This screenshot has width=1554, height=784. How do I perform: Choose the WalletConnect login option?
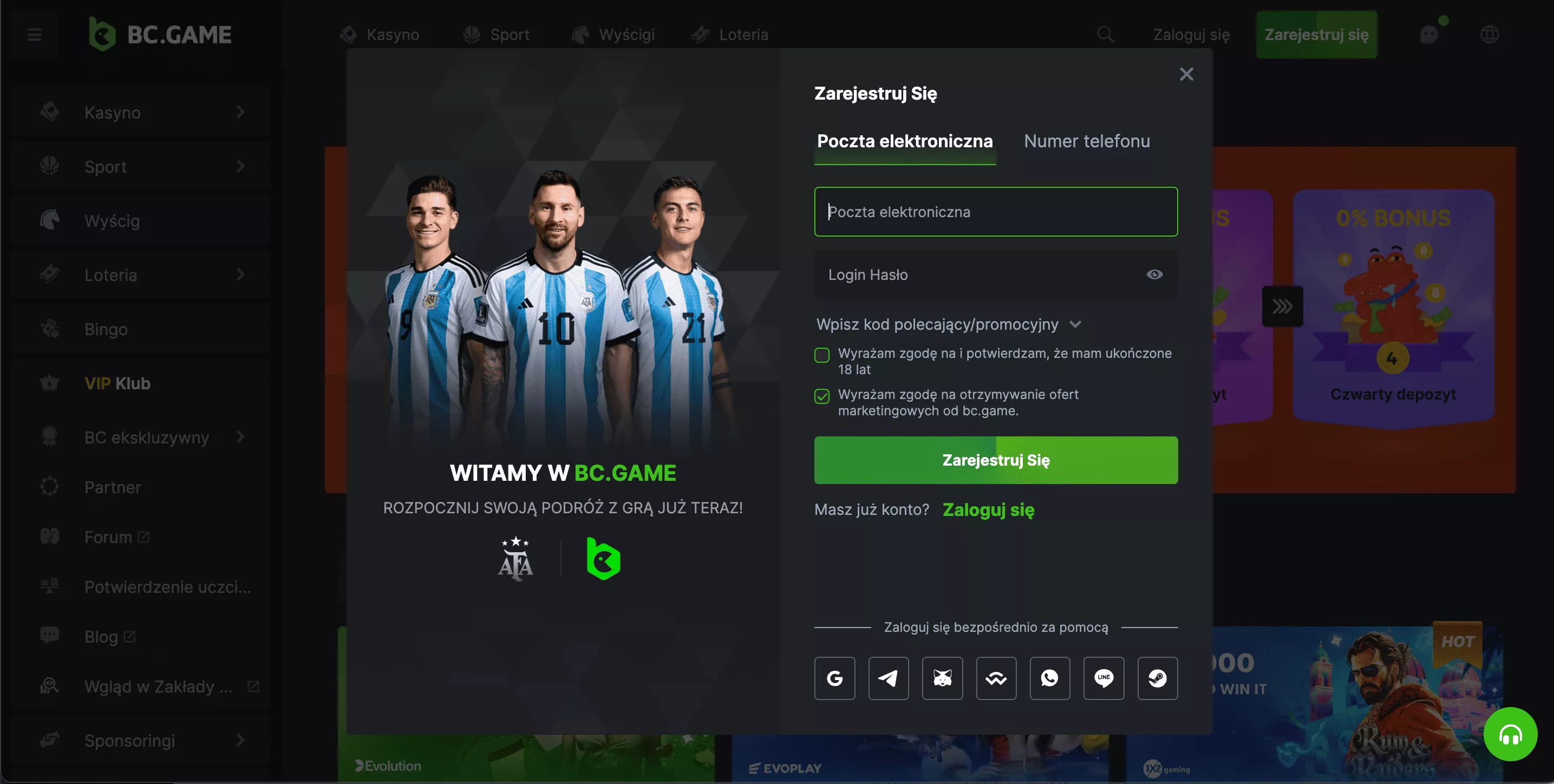click(x=996, y=678)
